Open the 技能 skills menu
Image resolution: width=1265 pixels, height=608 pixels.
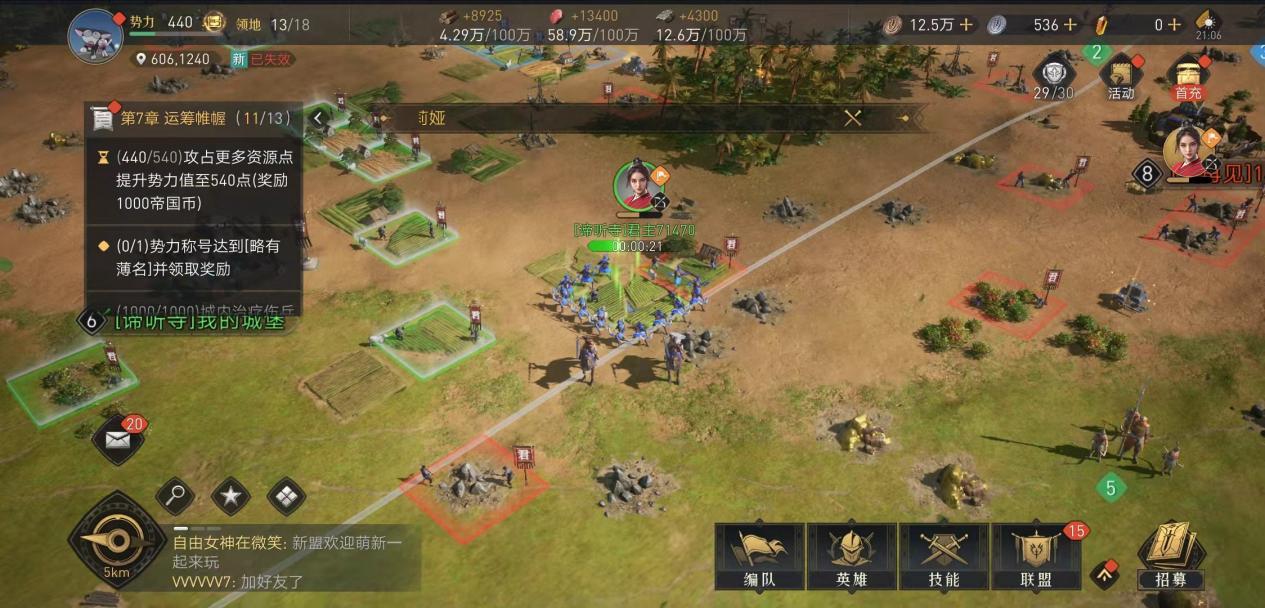tap(944, 556)
